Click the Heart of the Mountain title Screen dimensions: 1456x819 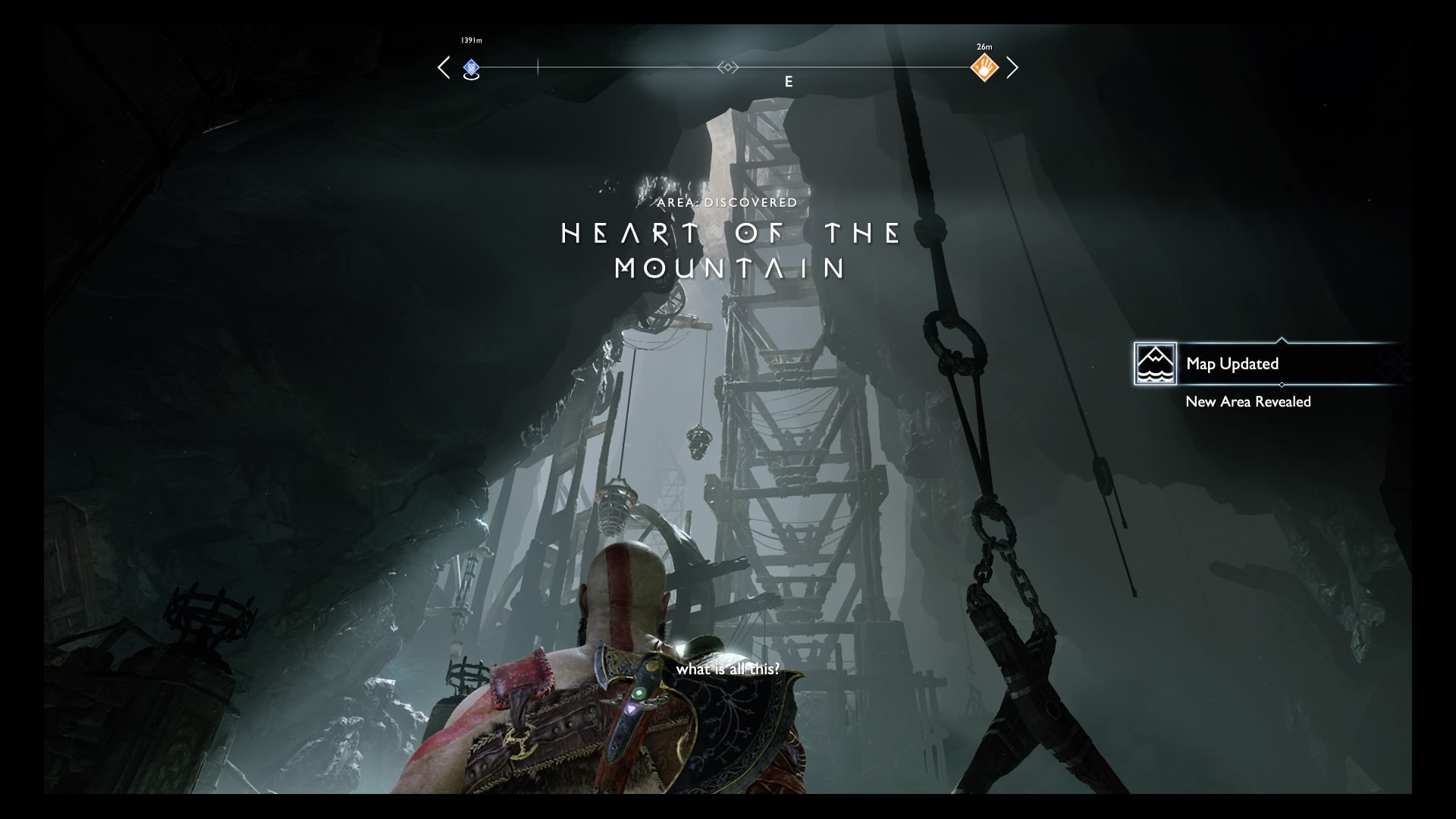(x=730, y=250)
